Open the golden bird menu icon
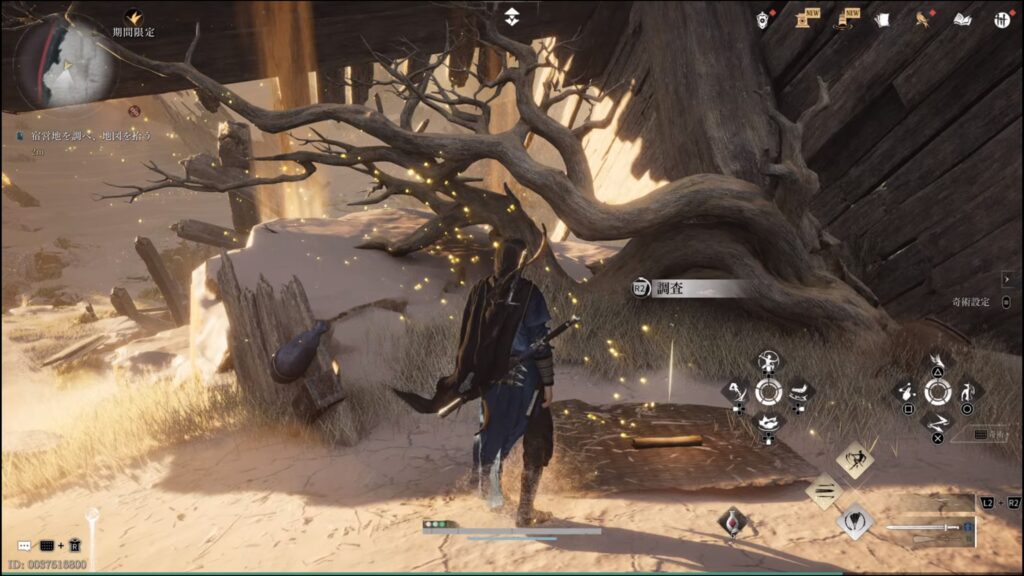The width and height of the screenshot is (1024, 576). (922, 19)
